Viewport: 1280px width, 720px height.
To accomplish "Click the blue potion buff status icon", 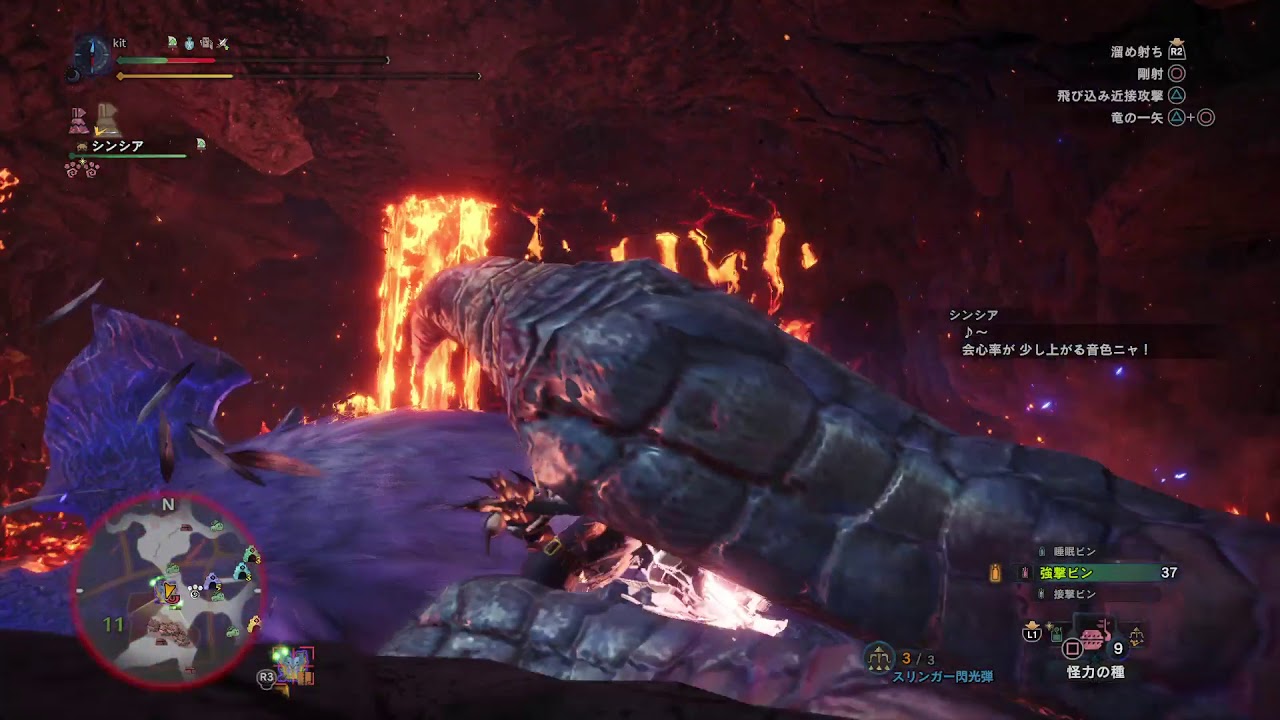I will (x=189, y=43).
